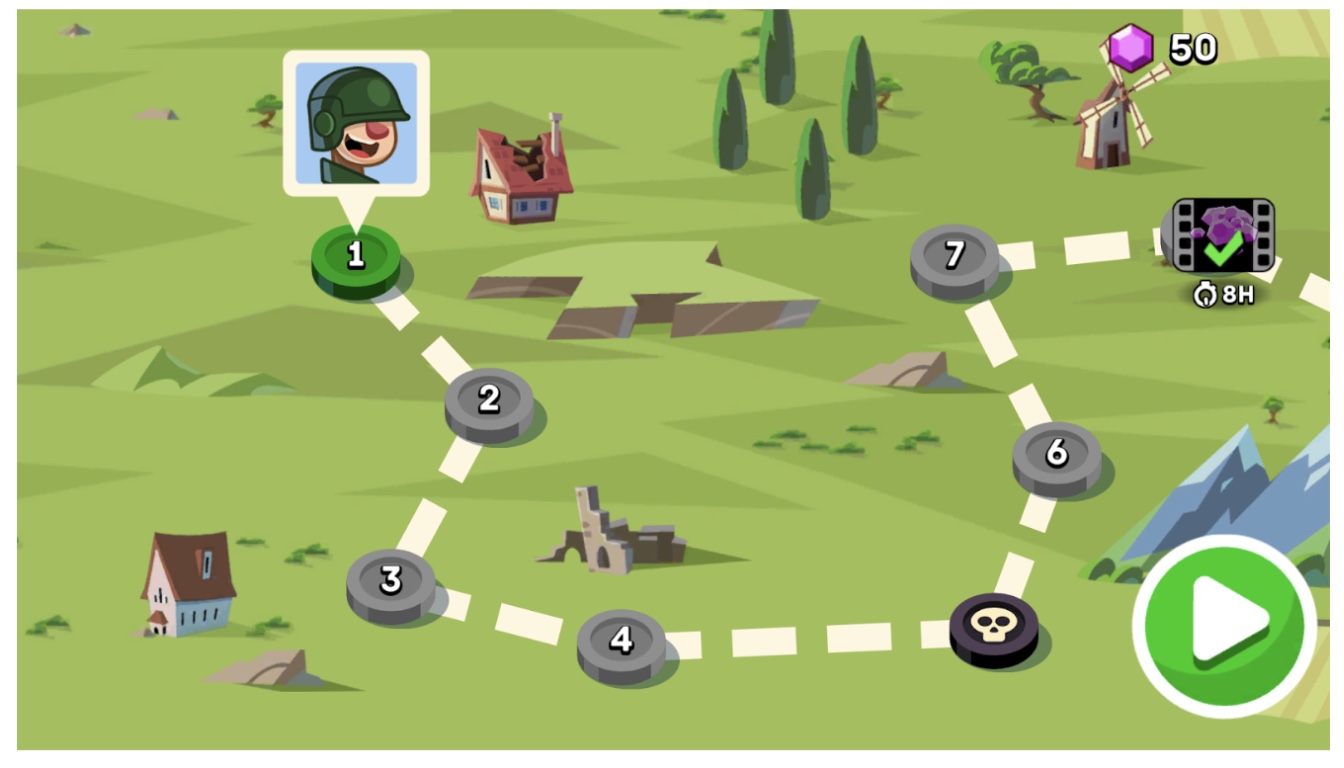1344x768 pixels.
Task: Choose level 3 node
Action: coord(391,581)
